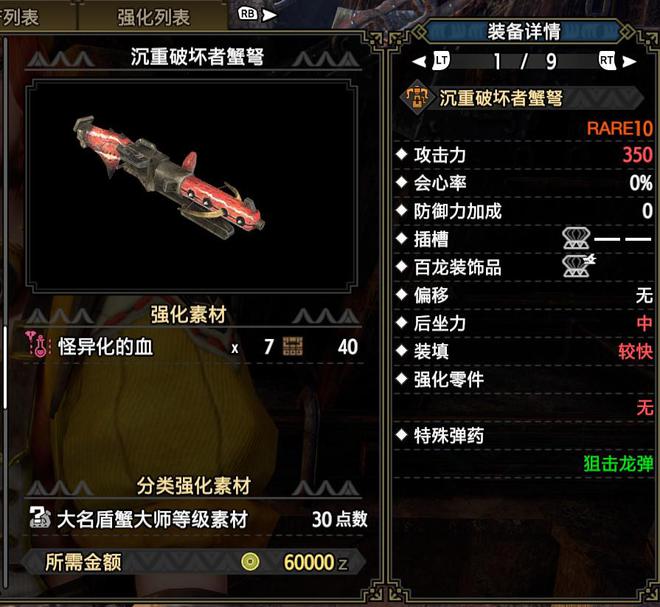This screenshot has height=607, width=660.
Task: Switch to the 强化列表 tab
Action: click(152, 15)
